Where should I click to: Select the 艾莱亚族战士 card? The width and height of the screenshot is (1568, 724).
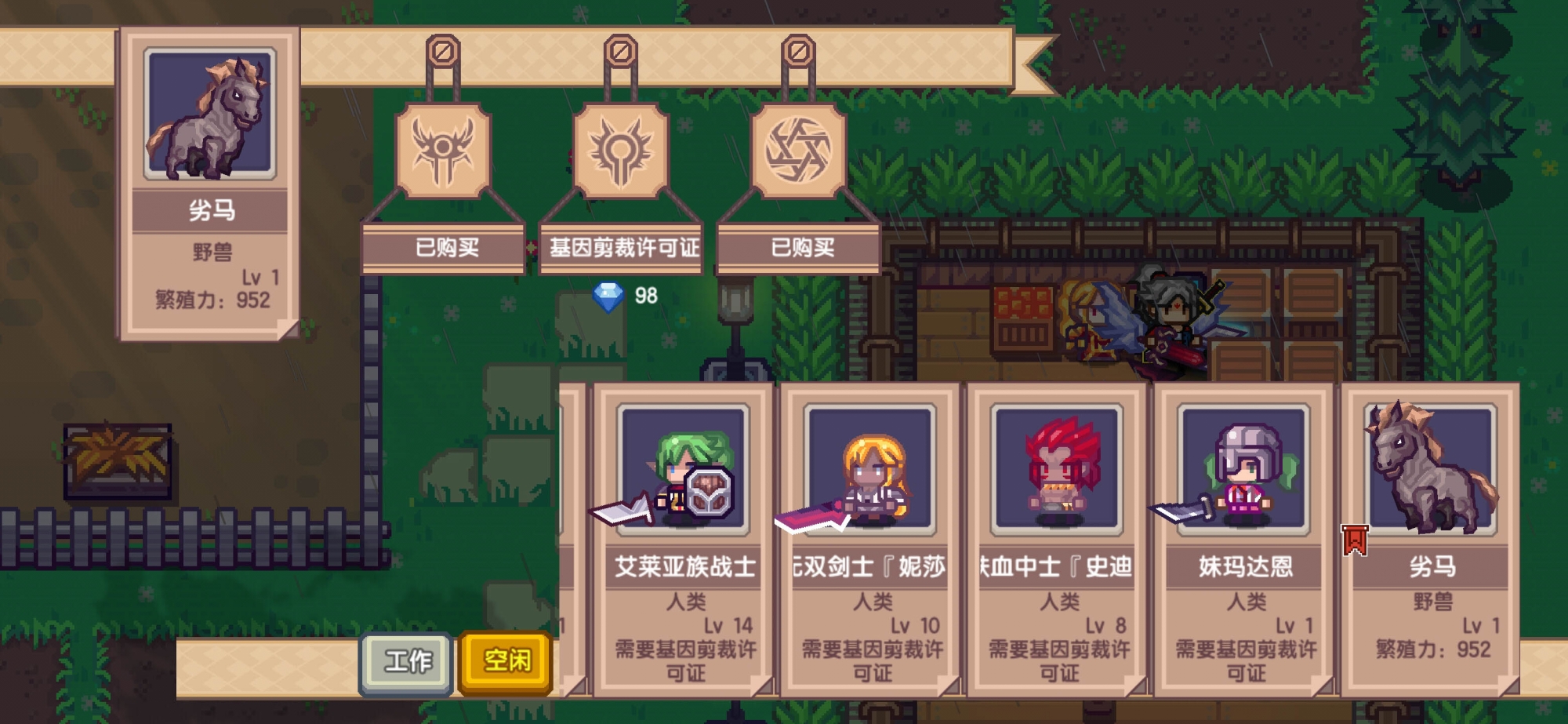684,540
